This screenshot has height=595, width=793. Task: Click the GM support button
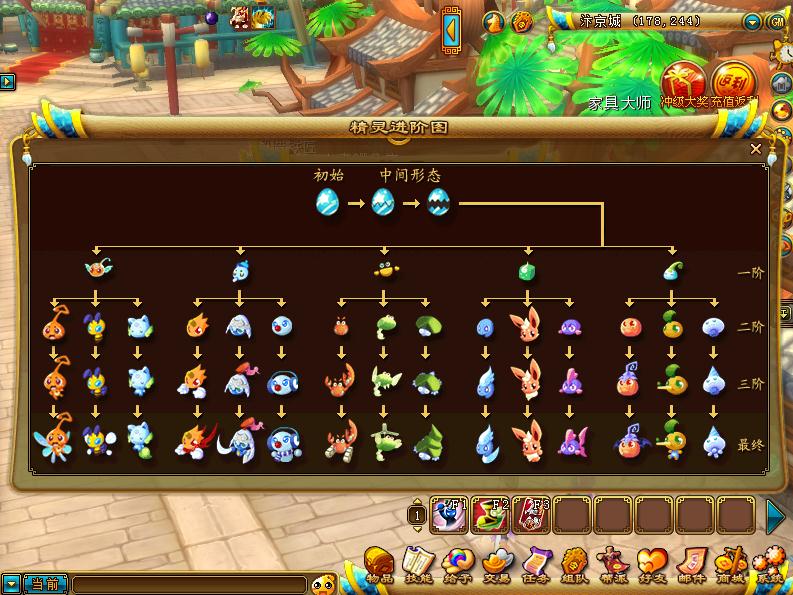pos(775,21)
